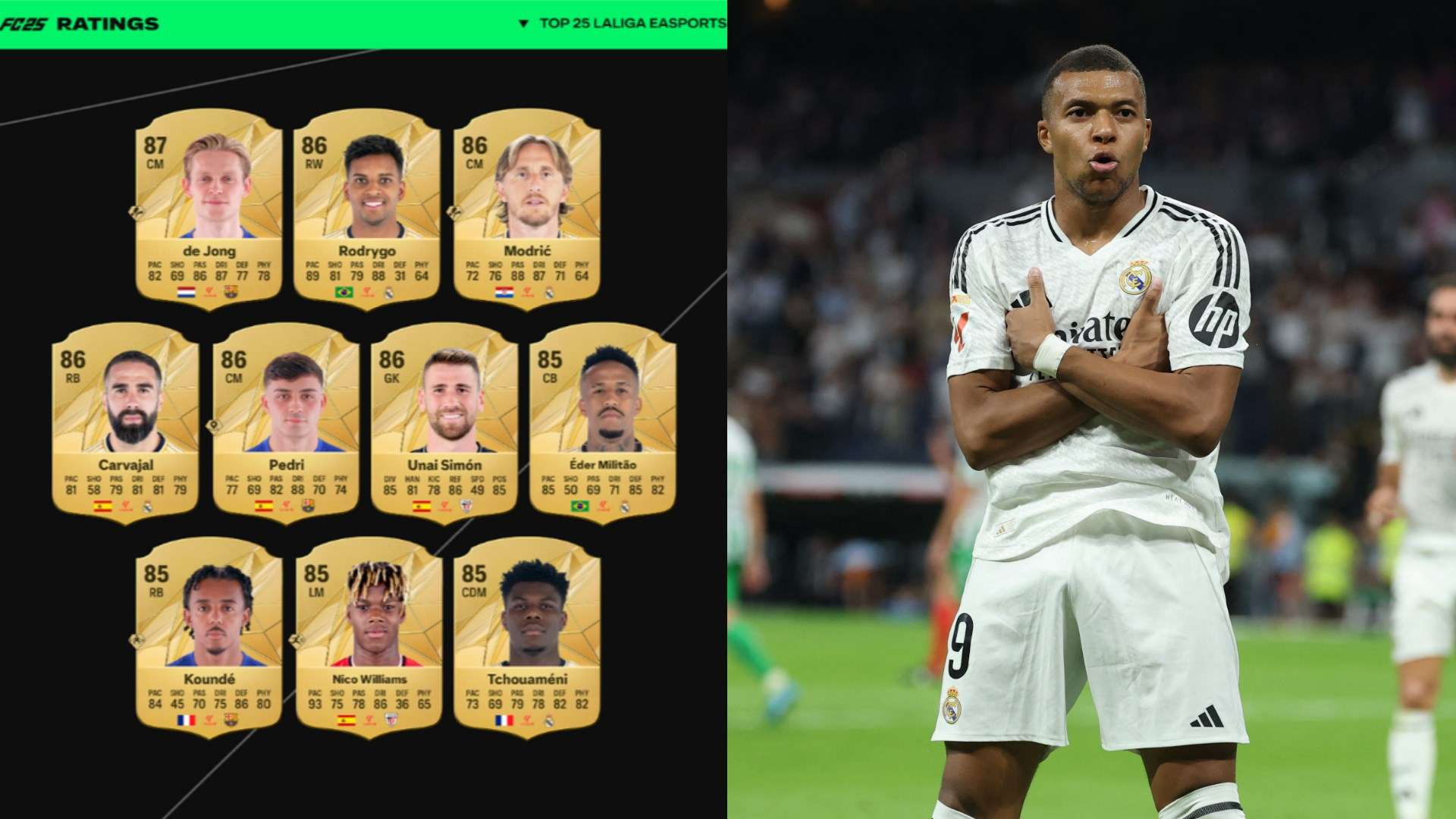Viewport: 1456px width, 819px height.
Task: Click the Real Madrid crest on Modrić's card
Action: (x=550, y=294)
